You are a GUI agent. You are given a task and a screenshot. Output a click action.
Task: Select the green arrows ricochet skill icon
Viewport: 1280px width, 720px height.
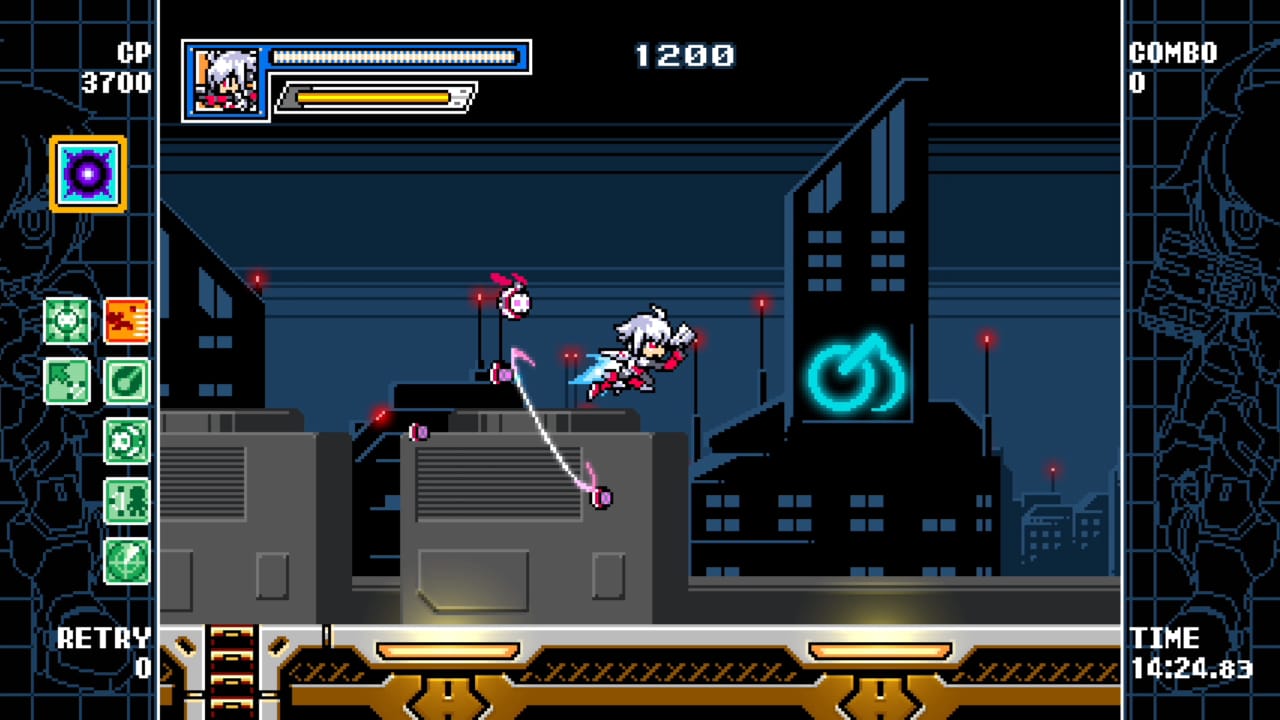67,382
